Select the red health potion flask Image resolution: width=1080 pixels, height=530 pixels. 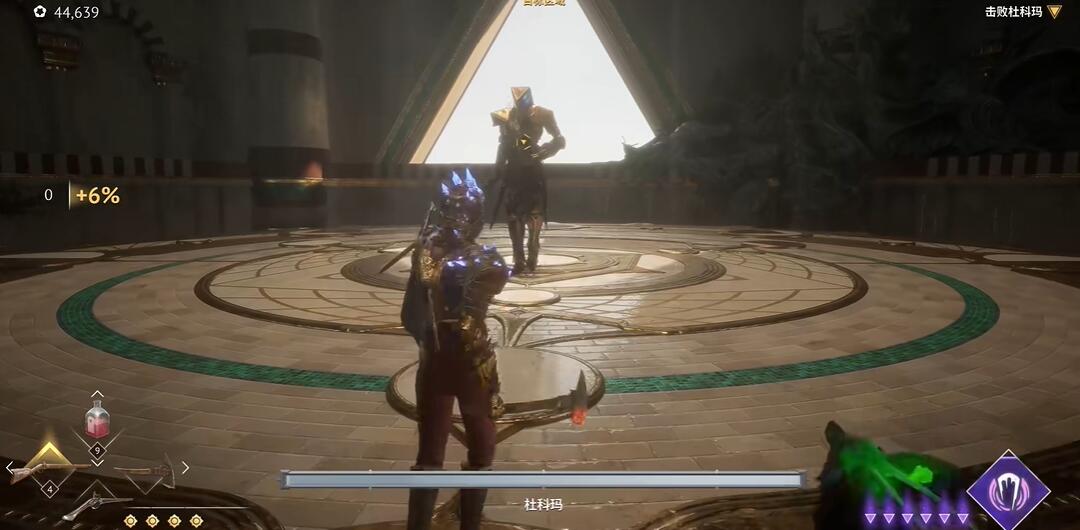97,420
